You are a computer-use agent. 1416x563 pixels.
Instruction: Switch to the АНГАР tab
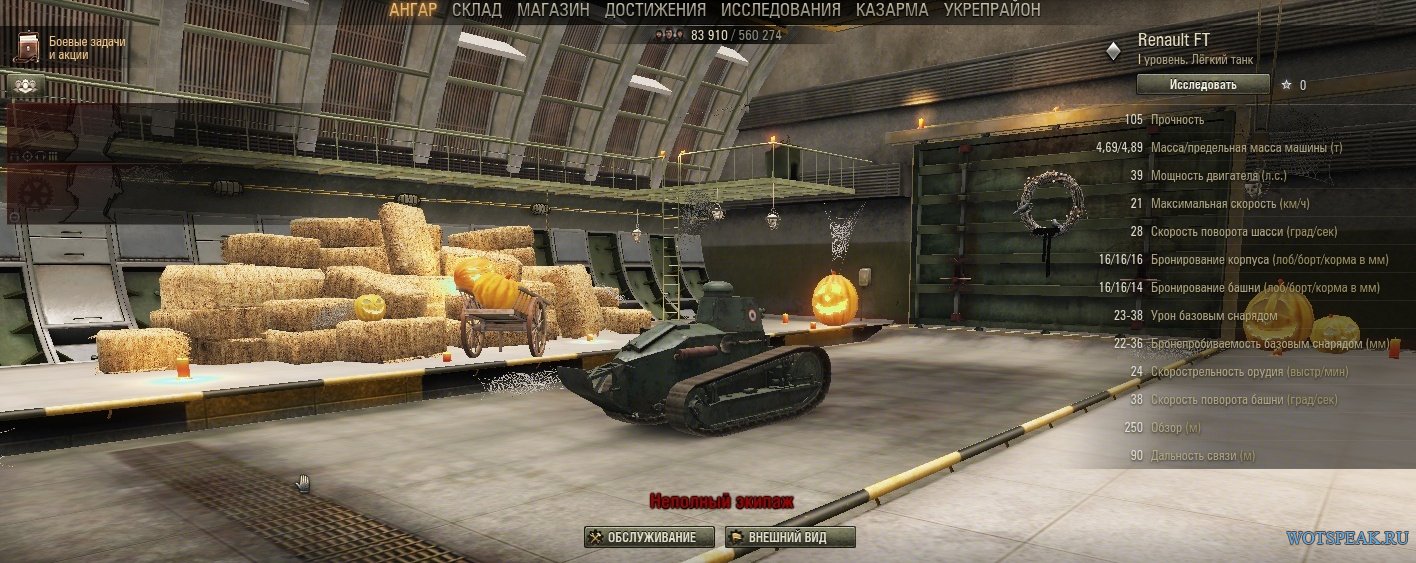[x=413, y=10]
